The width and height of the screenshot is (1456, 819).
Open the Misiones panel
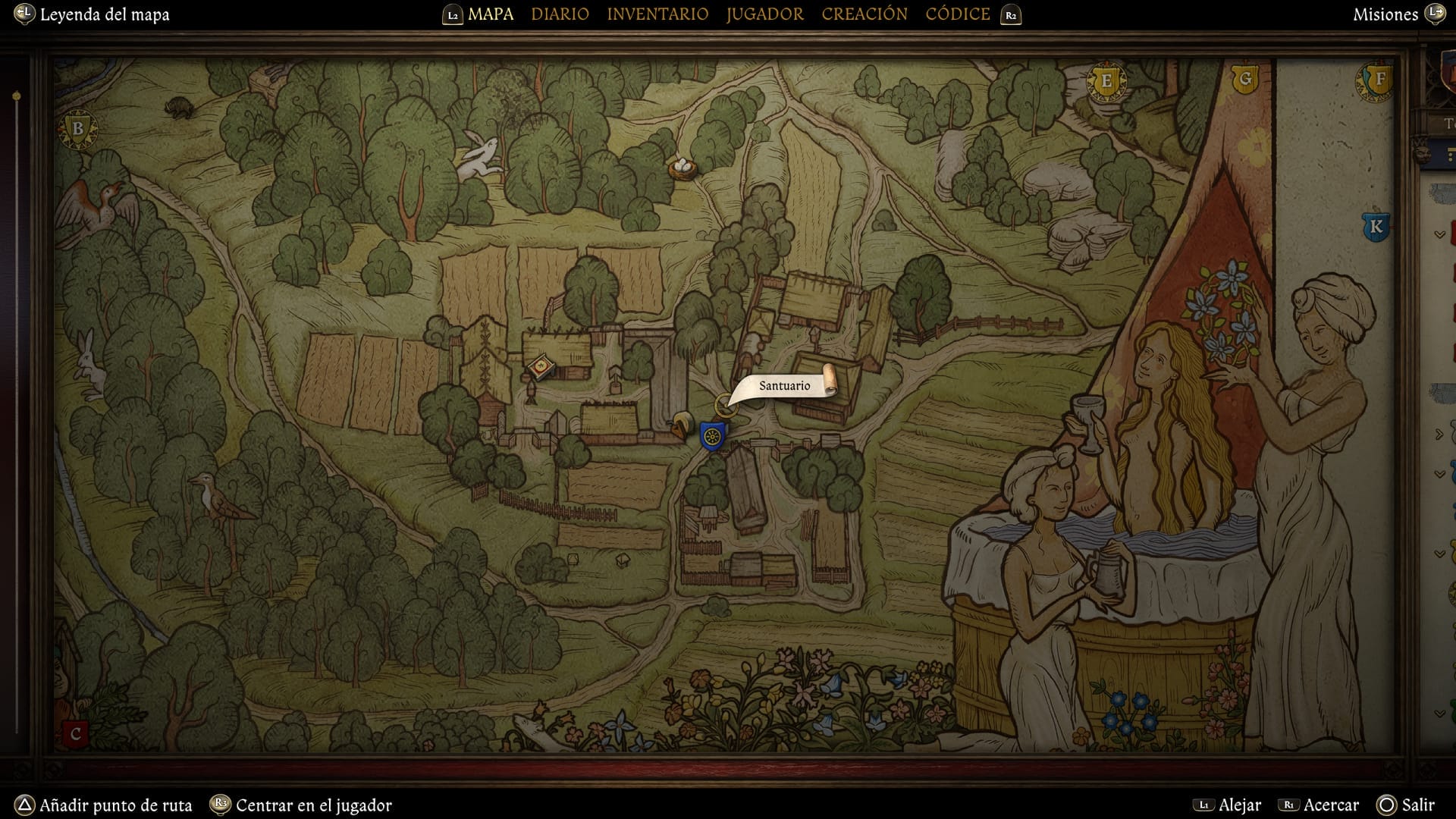pyautogui.click(x=1385, y=14)
